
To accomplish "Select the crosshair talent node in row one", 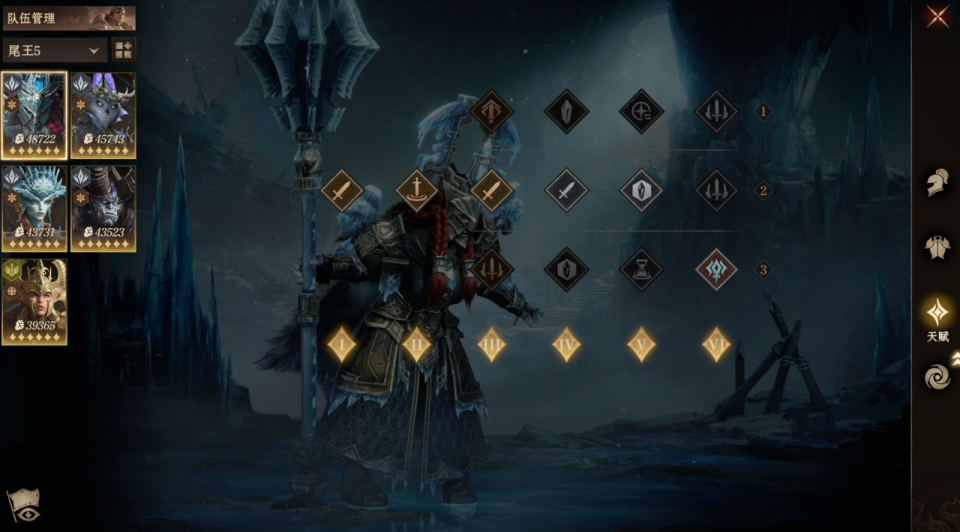I will pos(641,111).
